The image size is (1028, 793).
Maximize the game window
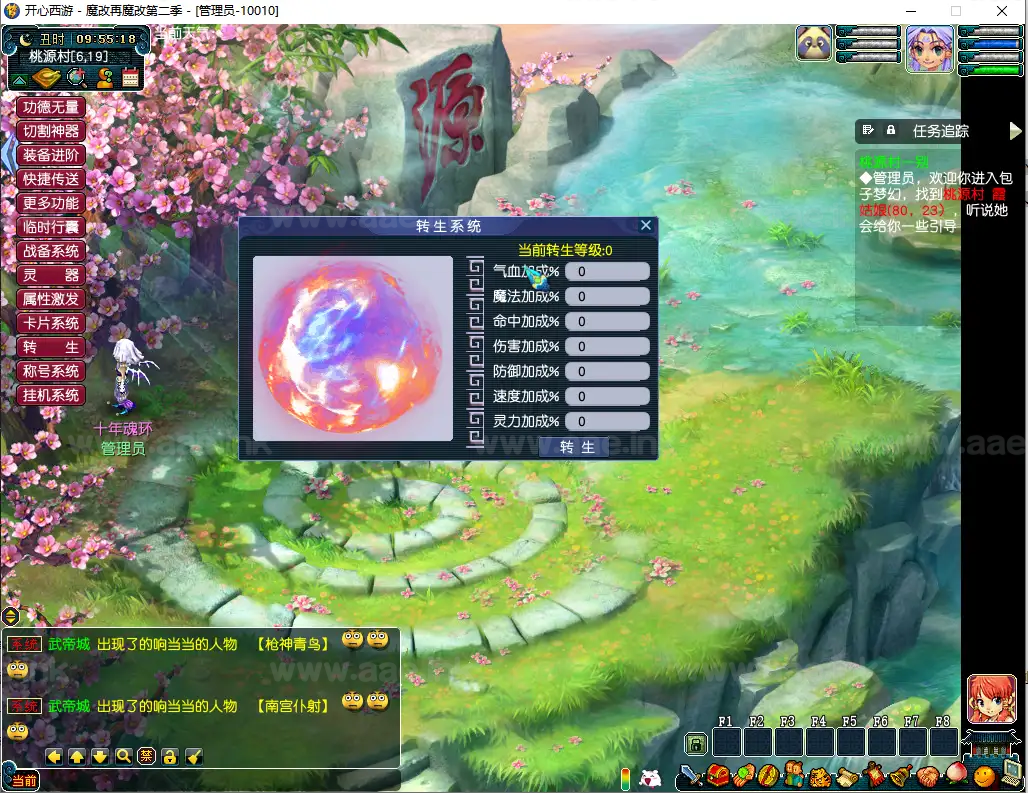click(x=955, y=11)
